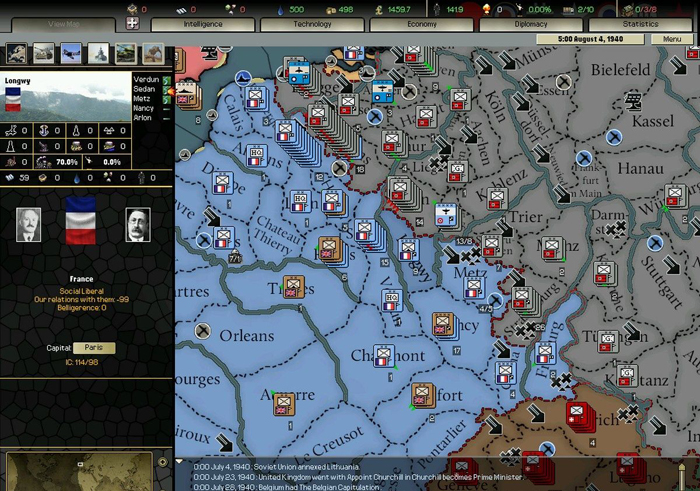
Task: Show the Statistics tab
Action: coord(640,23)
